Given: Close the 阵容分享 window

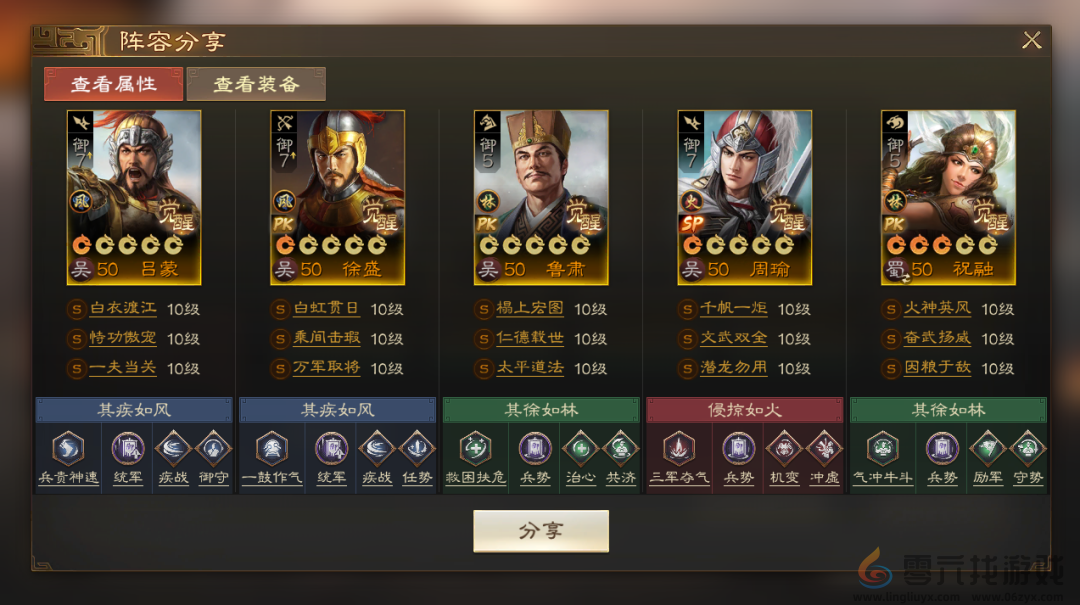Looking at the screenshot, I should [x=1031, y=40].
